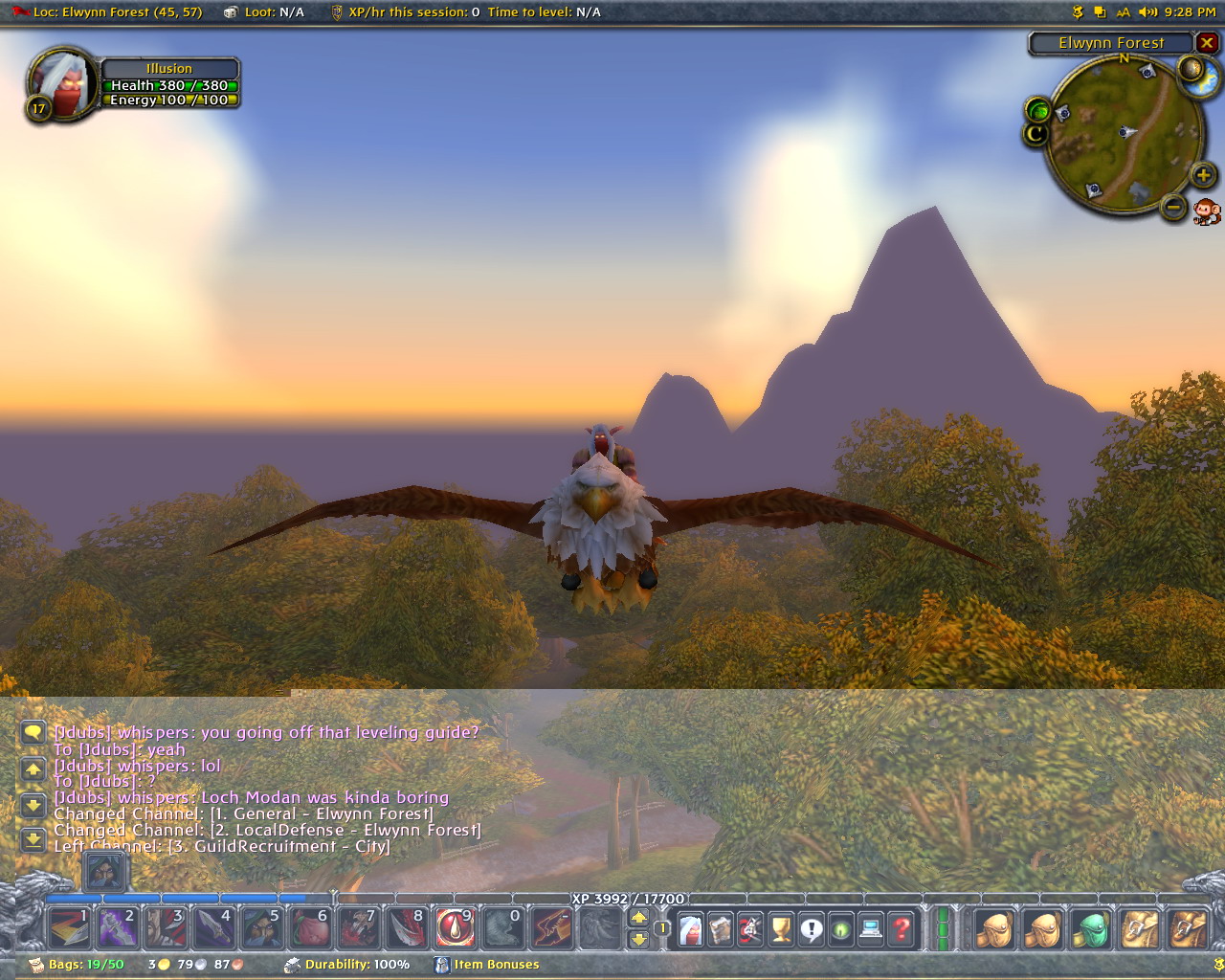Open the quest log goblet button
This screenshot has width=1225, height=980.
781,928
